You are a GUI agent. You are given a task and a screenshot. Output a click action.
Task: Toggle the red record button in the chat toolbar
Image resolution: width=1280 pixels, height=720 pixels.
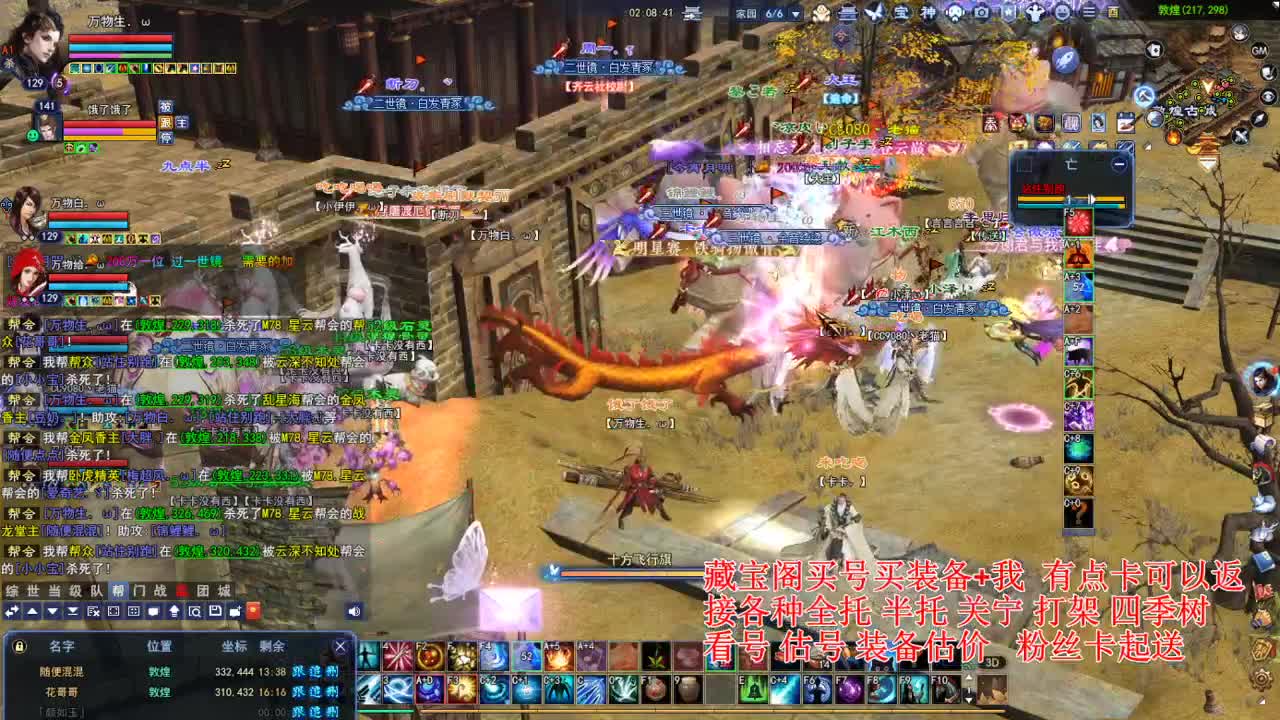coord(252,611)
